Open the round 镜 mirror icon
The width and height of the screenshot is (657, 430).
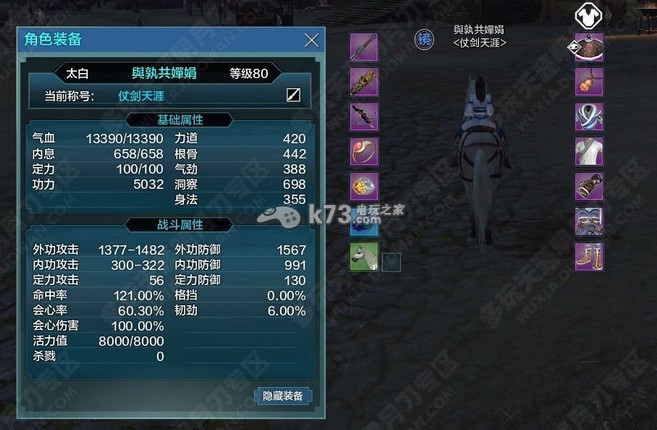(425, 38)
